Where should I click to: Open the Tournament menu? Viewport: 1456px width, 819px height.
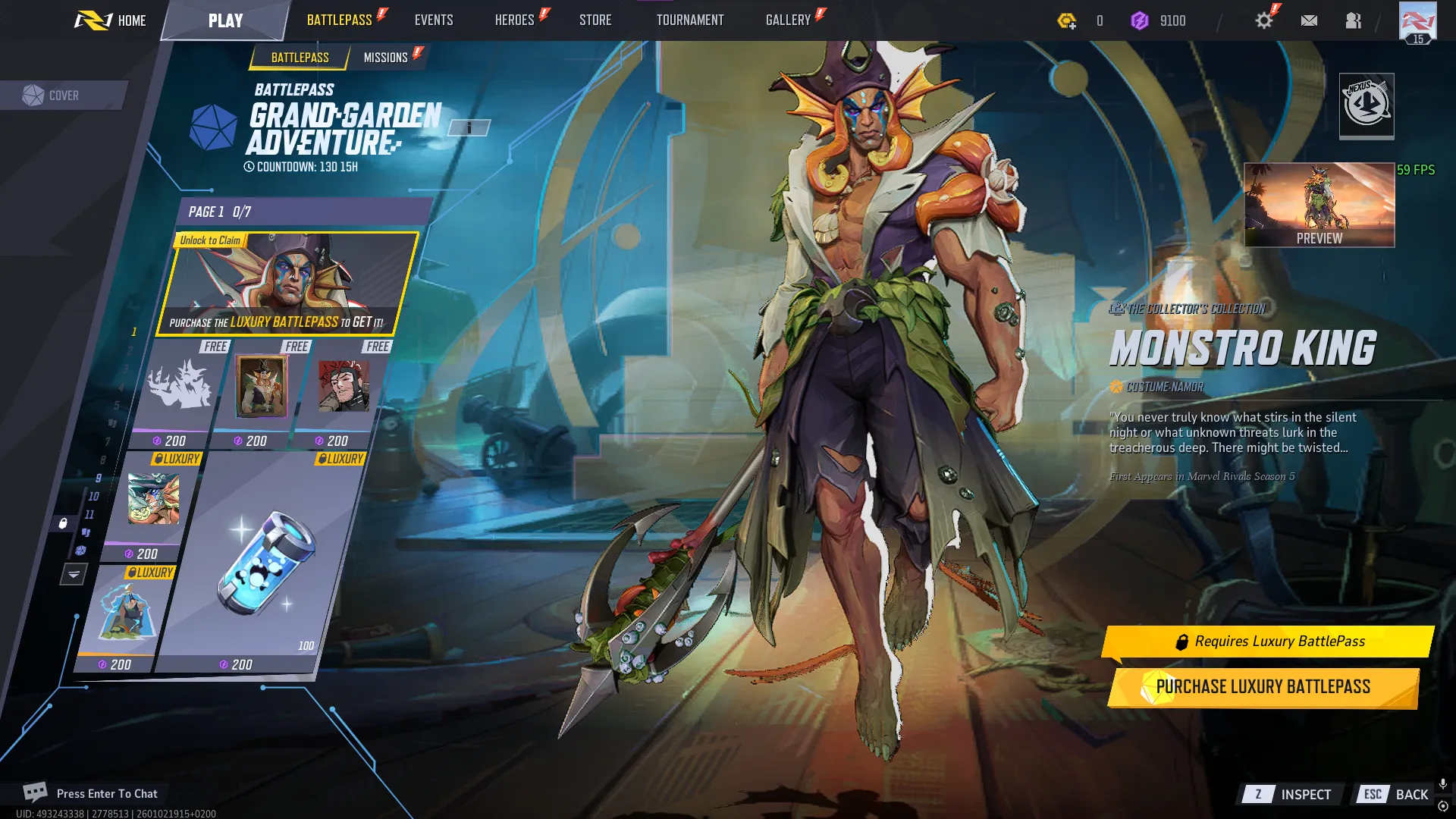pyautogui.click(x=690, y=20)
